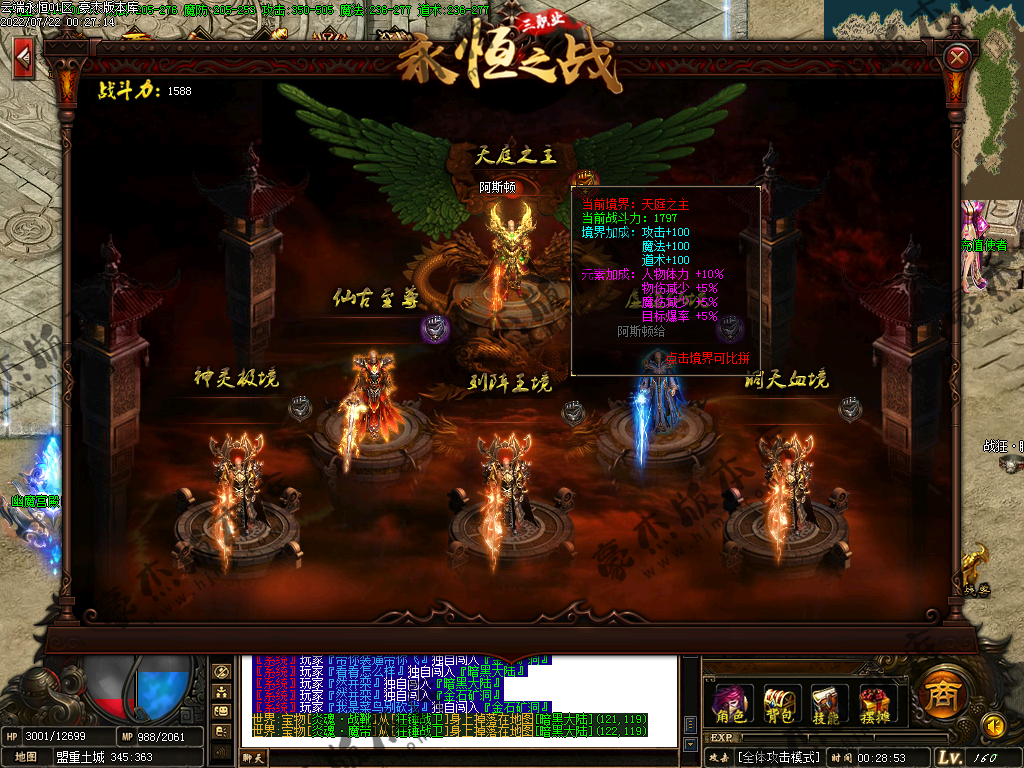Focus the chat message log
This screenshot has height=768, width=1024.
pos(458,698)
